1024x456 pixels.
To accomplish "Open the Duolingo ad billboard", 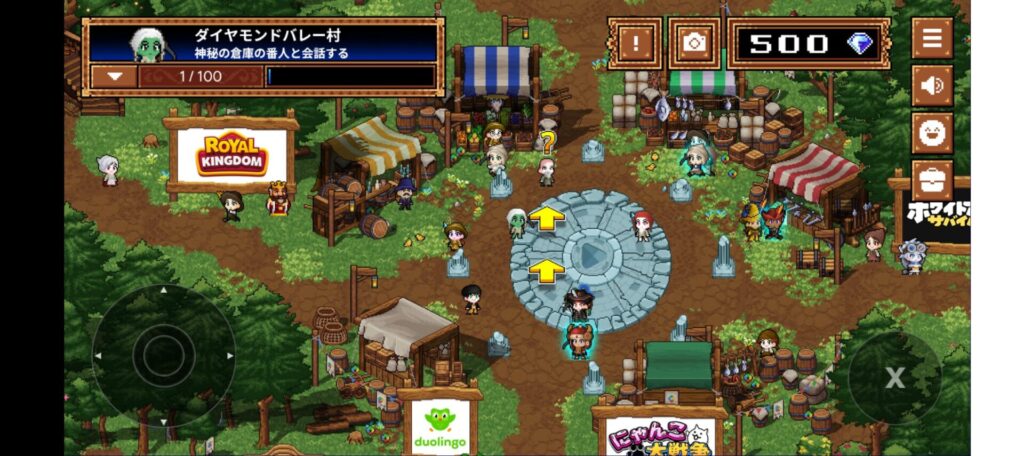I will 440,425.
